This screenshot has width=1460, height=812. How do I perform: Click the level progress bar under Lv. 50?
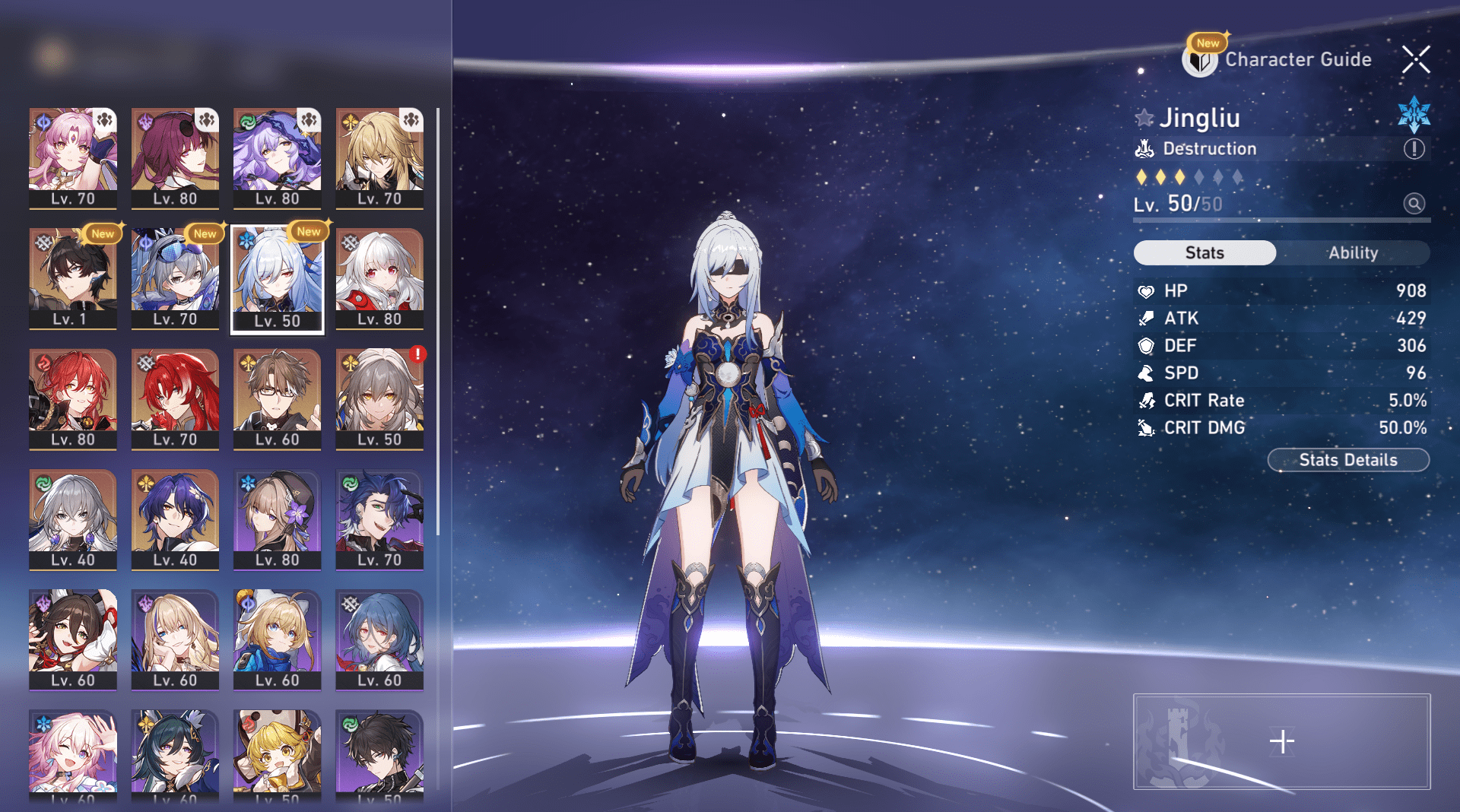coord(1281,220)
